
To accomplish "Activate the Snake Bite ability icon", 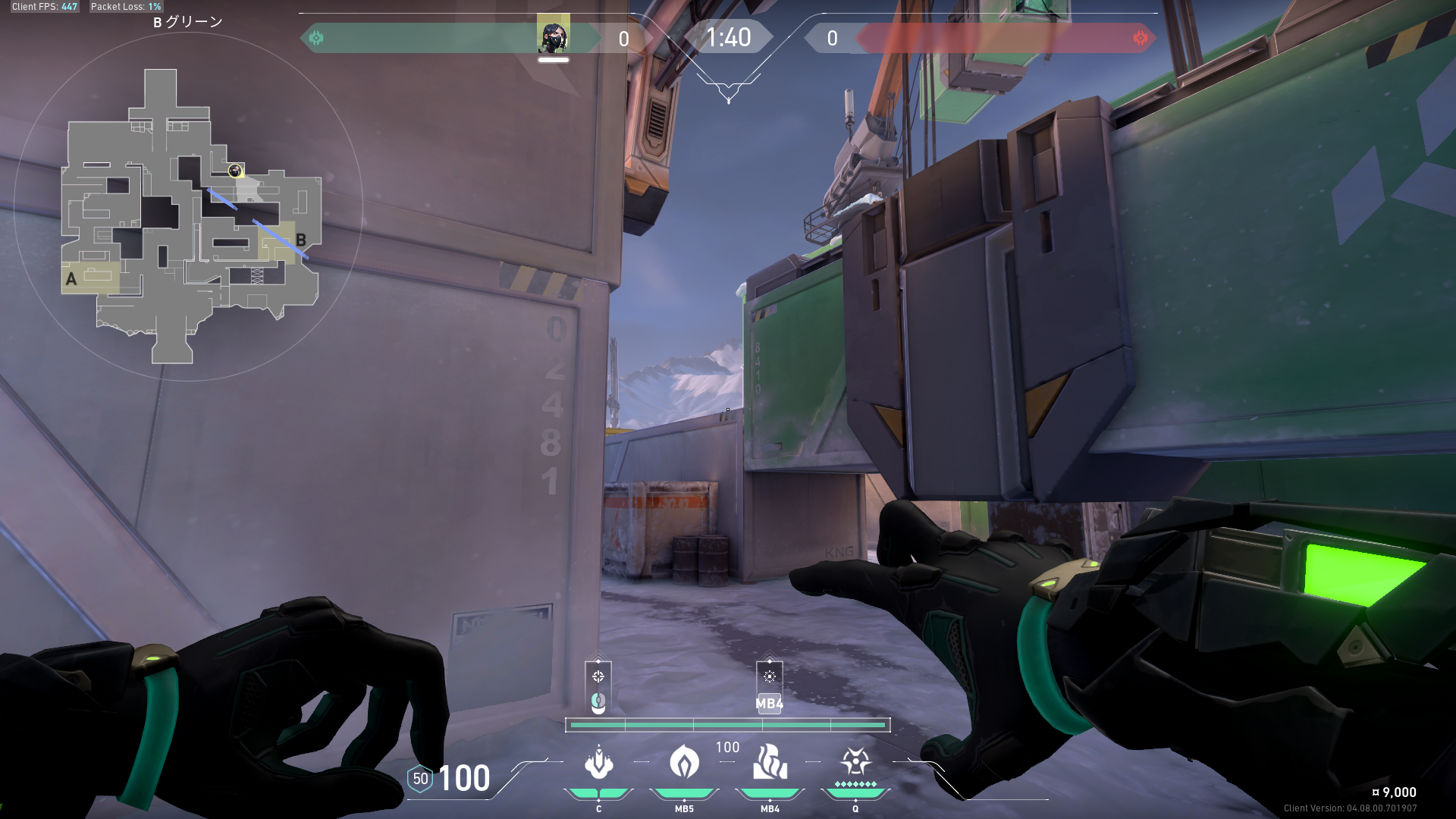I will coord(598,763).
